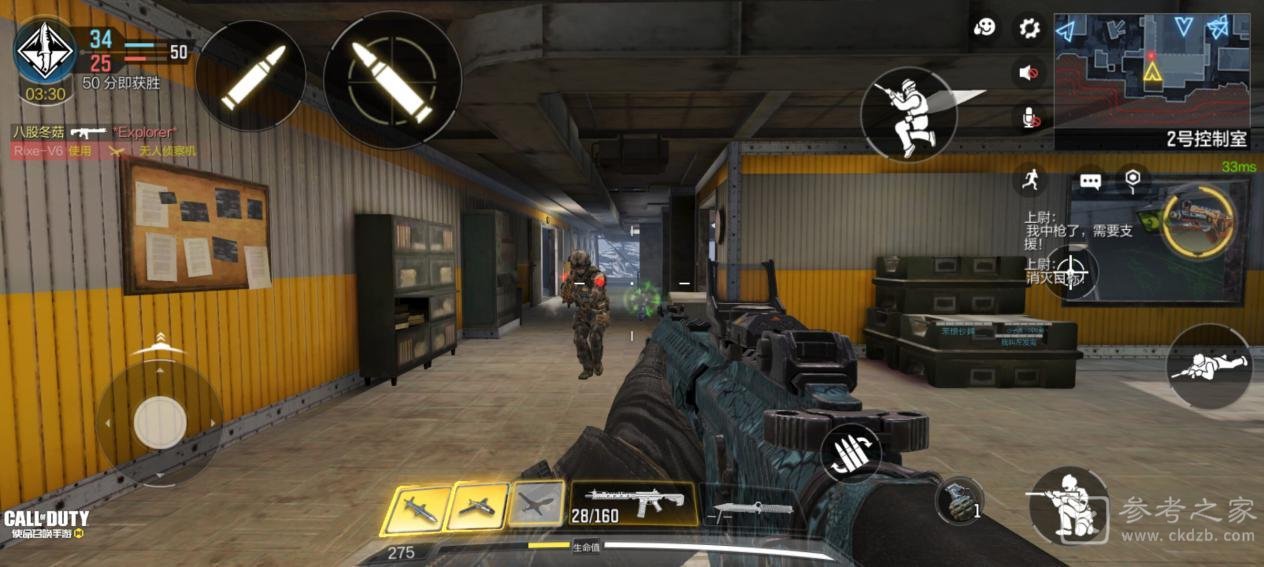Viewport: 1264px width, 567px height.
Task: Switch to the knife weapon slot
Action: coord(754,510)
